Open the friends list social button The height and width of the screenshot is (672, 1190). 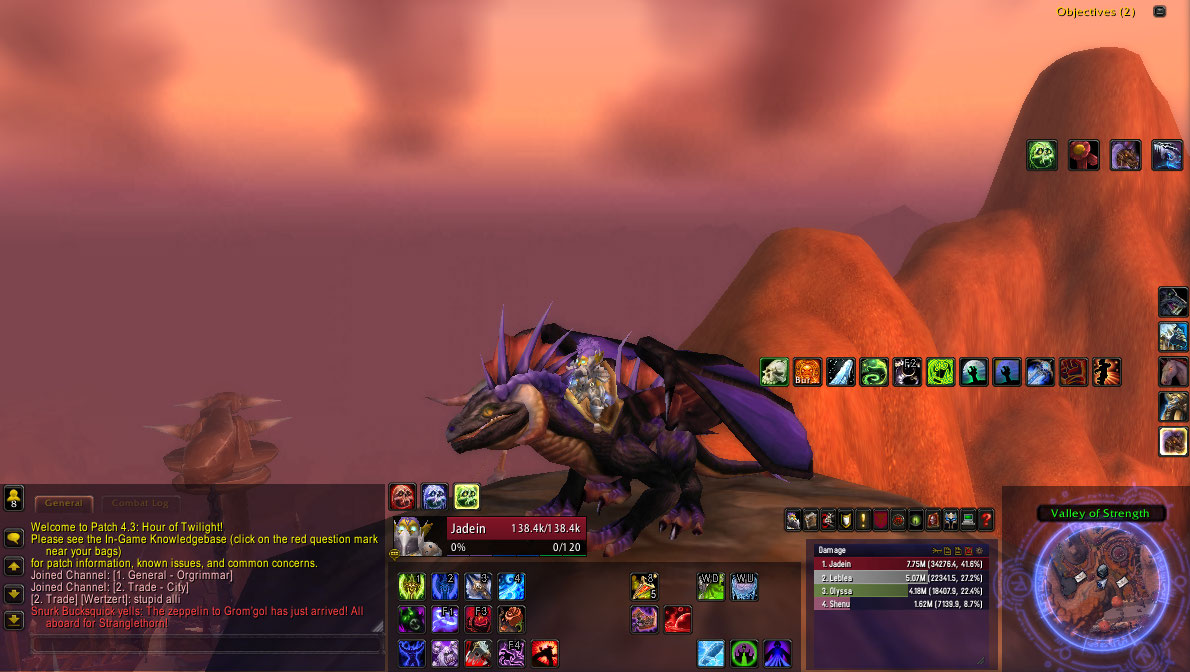click(14, 497)
